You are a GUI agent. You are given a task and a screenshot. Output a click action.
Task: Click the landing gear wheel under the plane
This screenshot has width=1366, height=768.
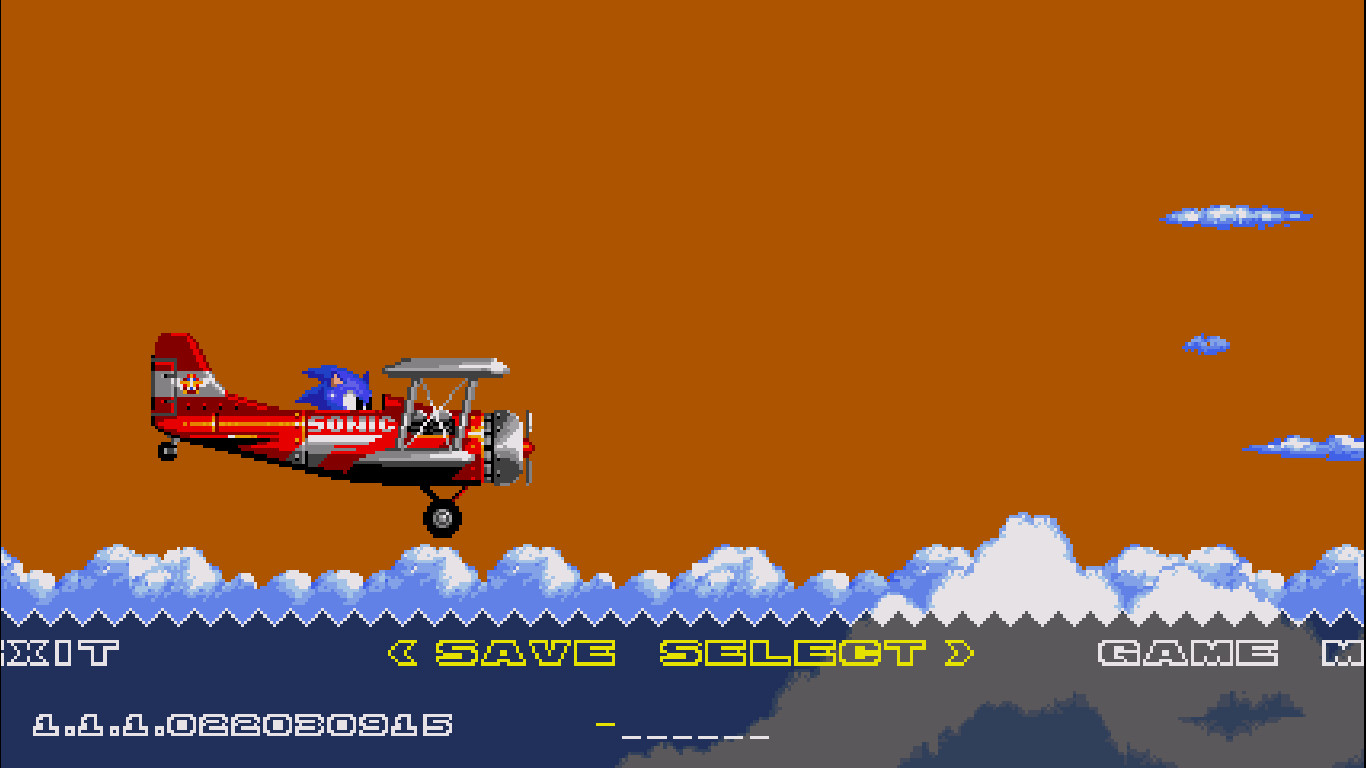pyautogui.click(x=440, y=518)
